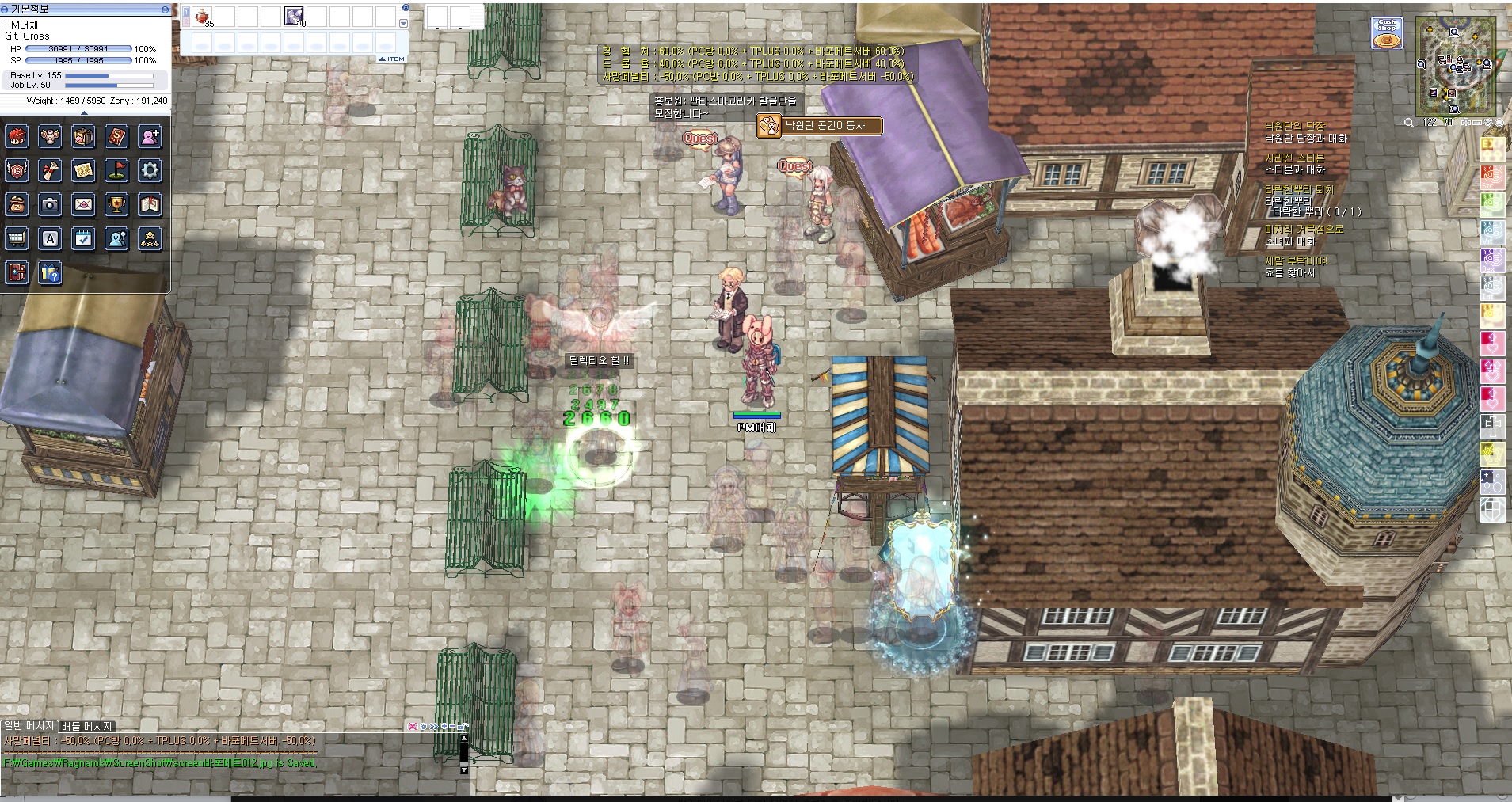Open the world map parchment icon
This screenshot has width=1512, height=802.
(83, 170)
